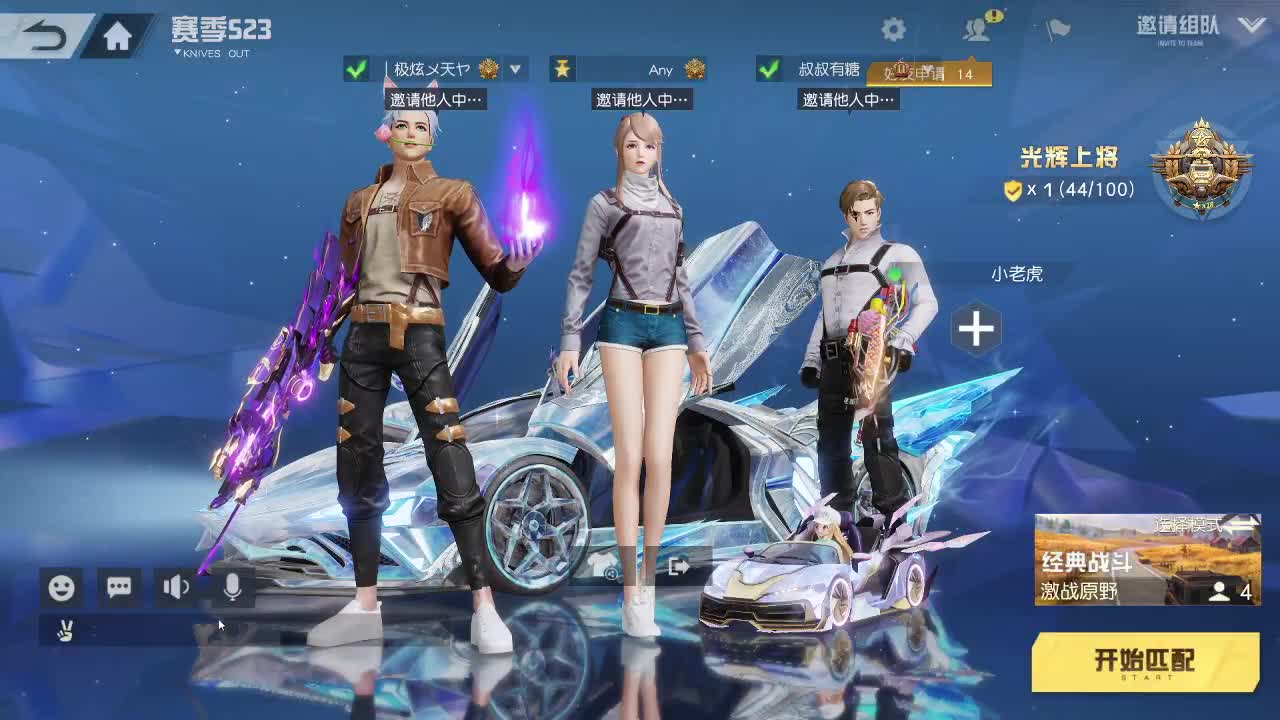Screen dimensions: 1280x720
Task: Click the speaker audio icon
Action: pyautogui.click(x=175, y=588)
